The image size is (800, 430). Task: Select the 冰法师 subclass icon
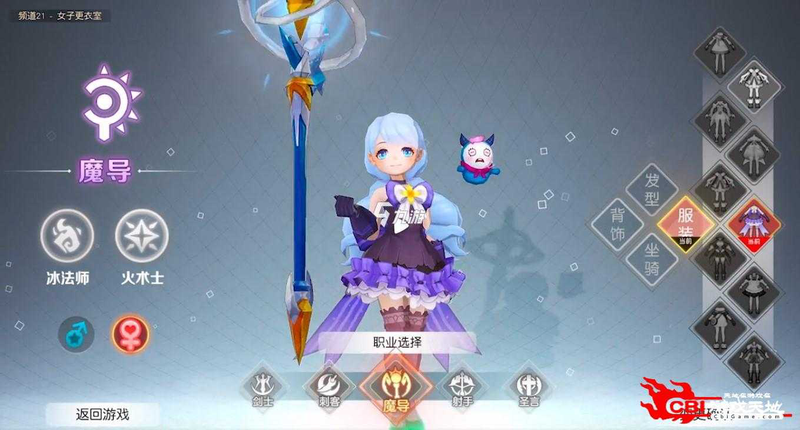click(x=69, y=236)
